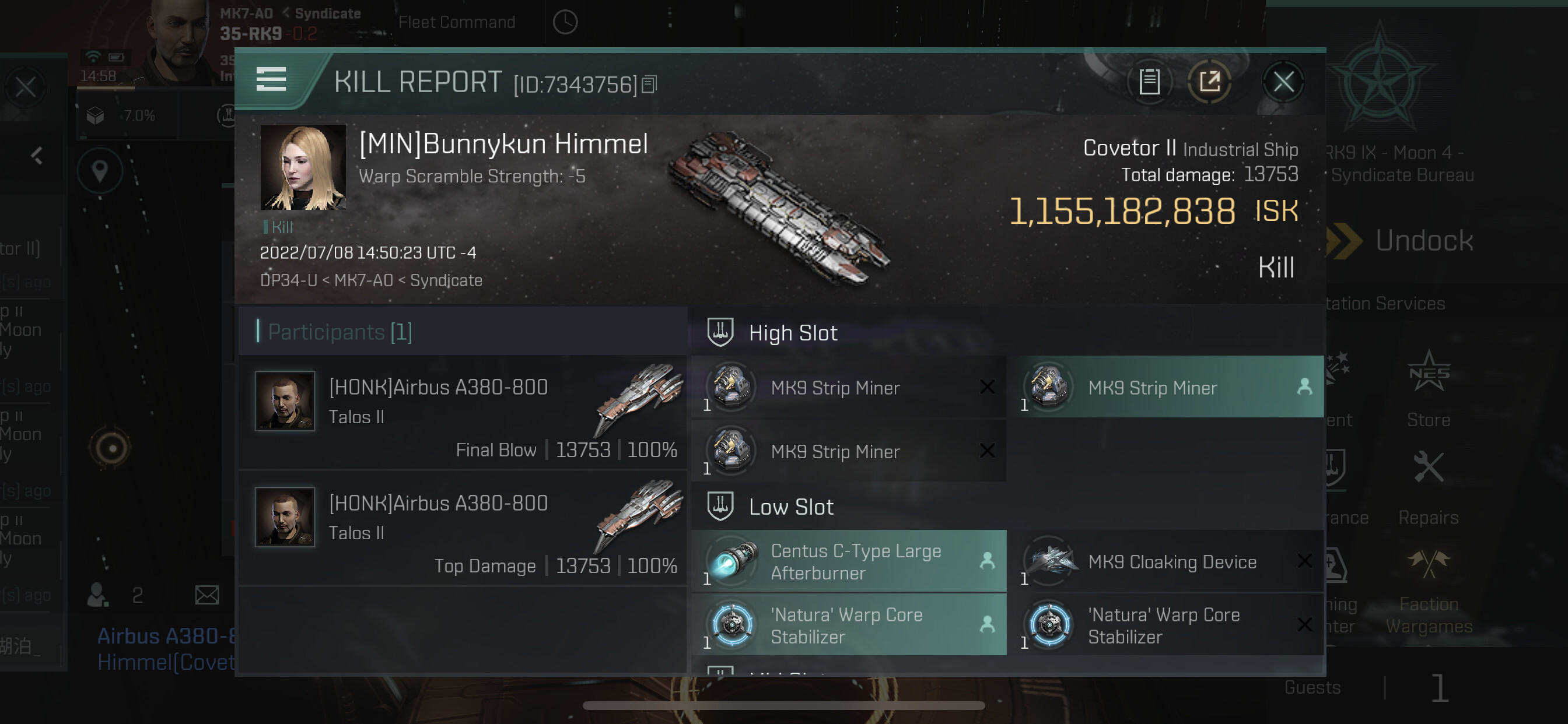The image size is (1568, 724).
Task: Close the left side panel
Action: coord(26,87)
